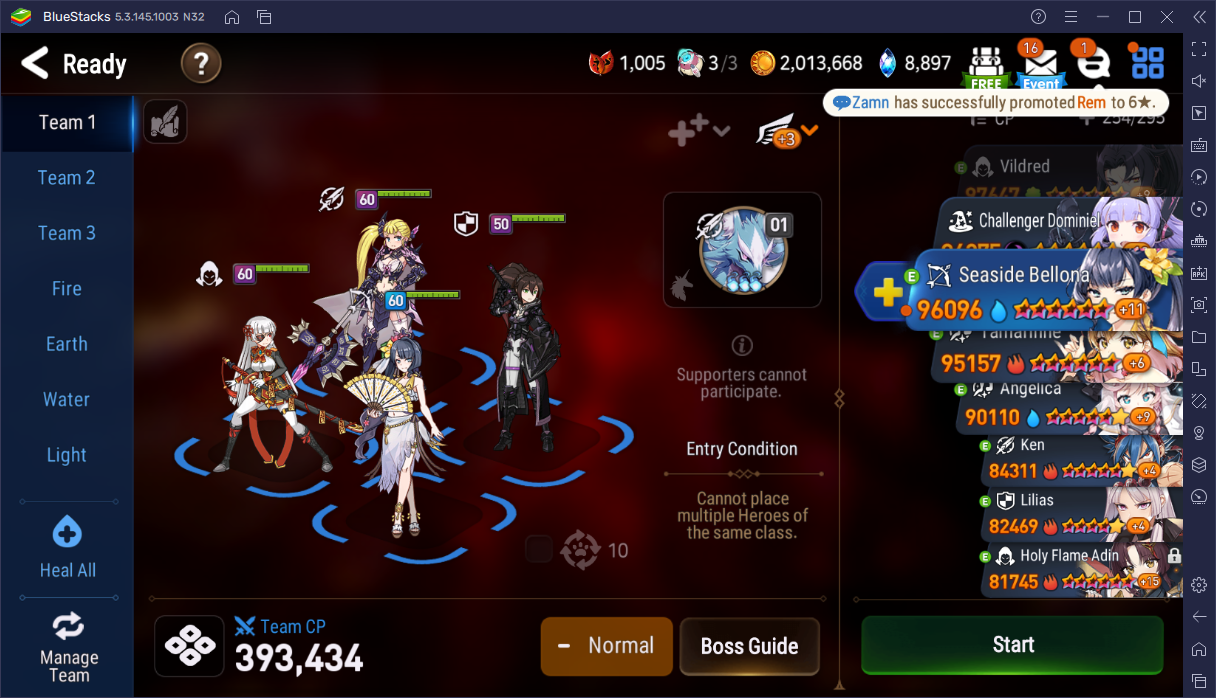Open the question mark help button
The height and width of the screenshot is (698, 1216).
coord(200,65)
